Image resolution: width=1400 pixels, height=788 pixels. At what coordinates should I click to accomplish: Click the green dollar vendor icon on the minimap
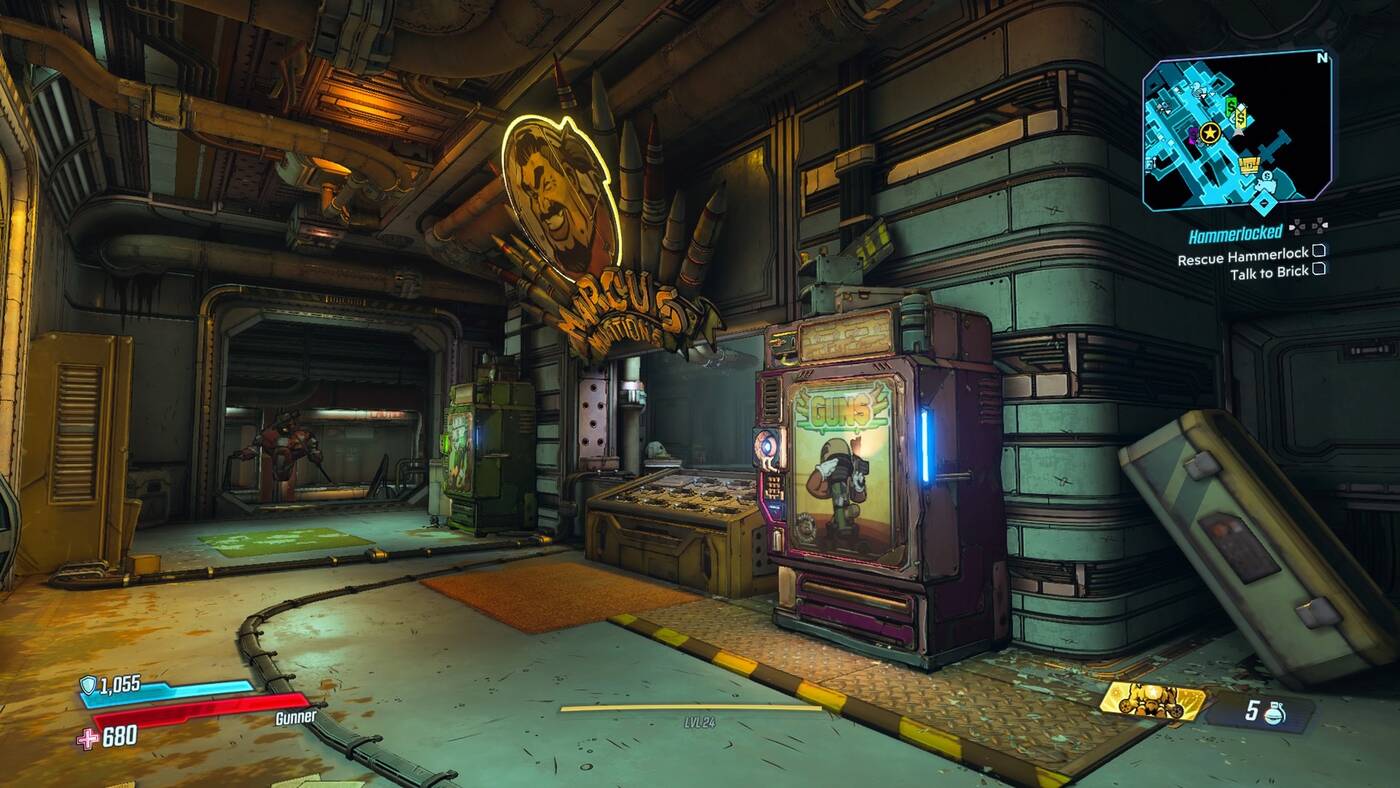[1230, 106]
